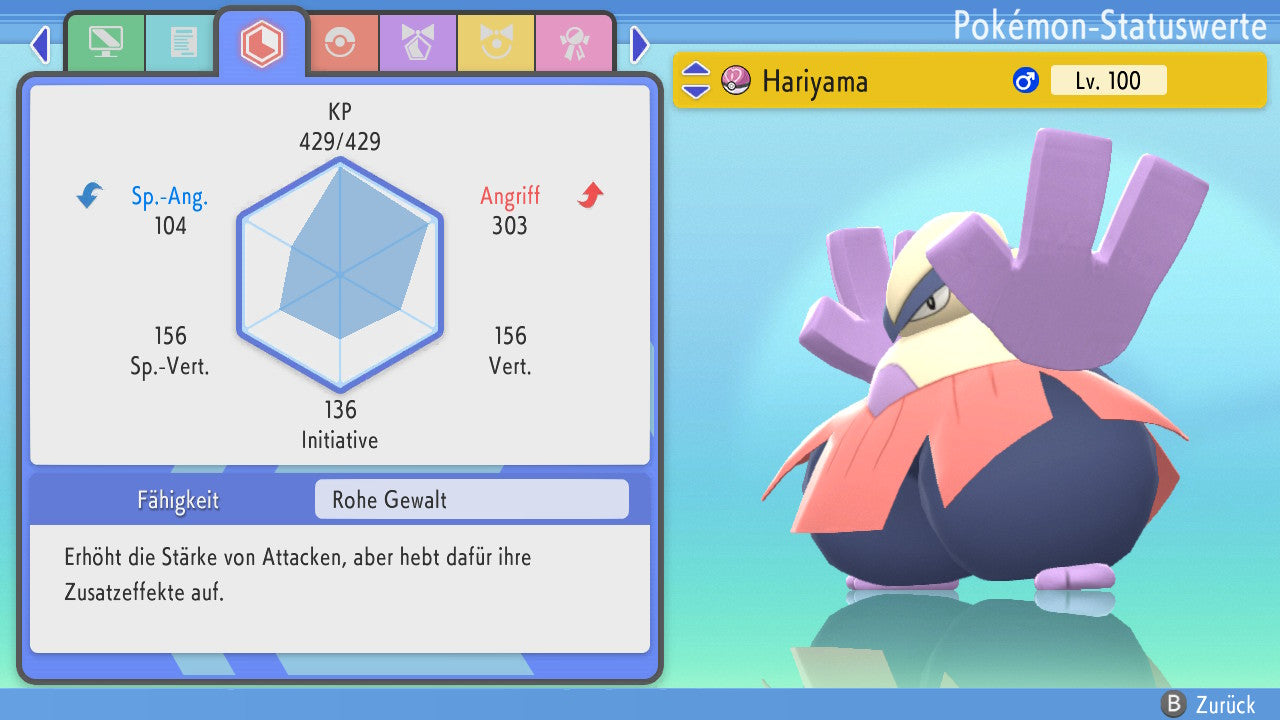Select the blue hexagon stats tab
This screenshot has height=720, width=1280.
(x=262, y=43)
